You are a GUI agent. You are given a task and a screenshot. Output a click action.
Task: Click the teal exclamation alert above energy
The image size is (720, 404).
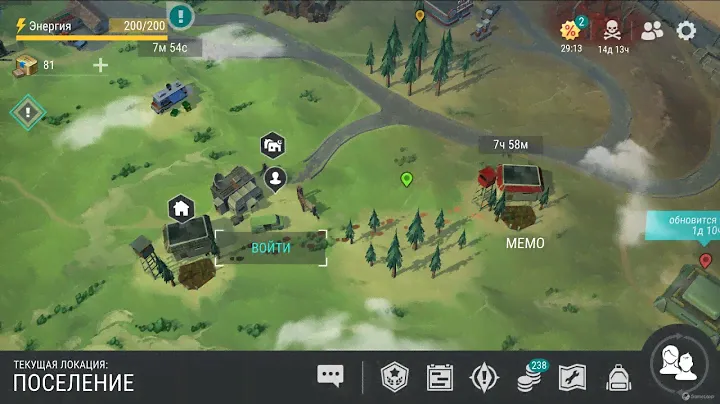coord(180,16)
